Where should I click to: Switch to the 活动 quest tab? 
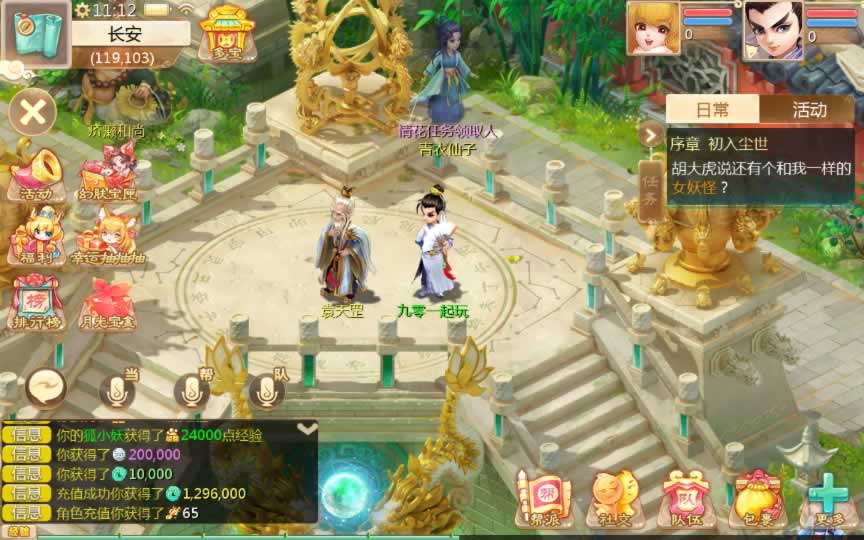pyautogui.click(x=809, y=110)
